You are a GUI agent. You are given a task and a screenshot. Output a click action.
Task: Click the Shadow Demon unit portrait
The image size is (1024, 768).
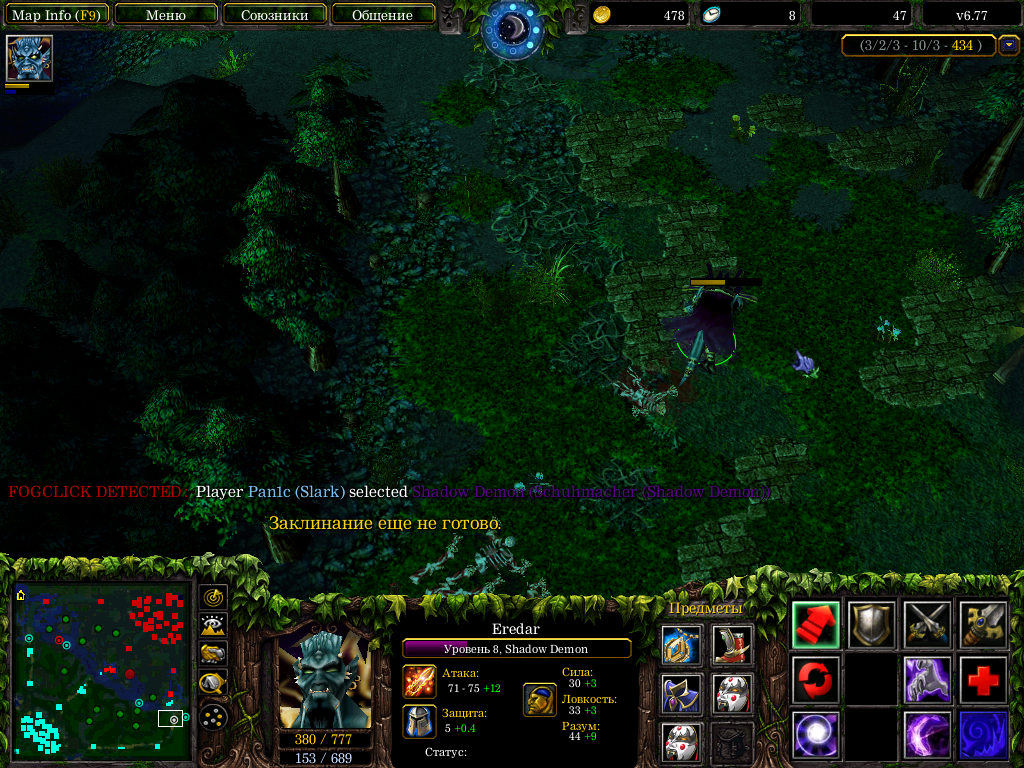(x=324, y=681)
